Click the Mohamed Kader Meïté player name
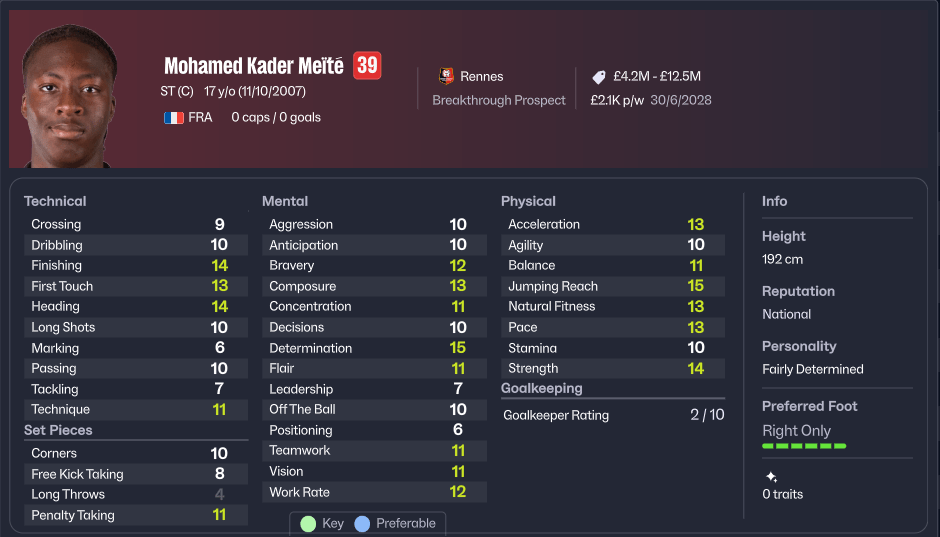 point(253,66)
